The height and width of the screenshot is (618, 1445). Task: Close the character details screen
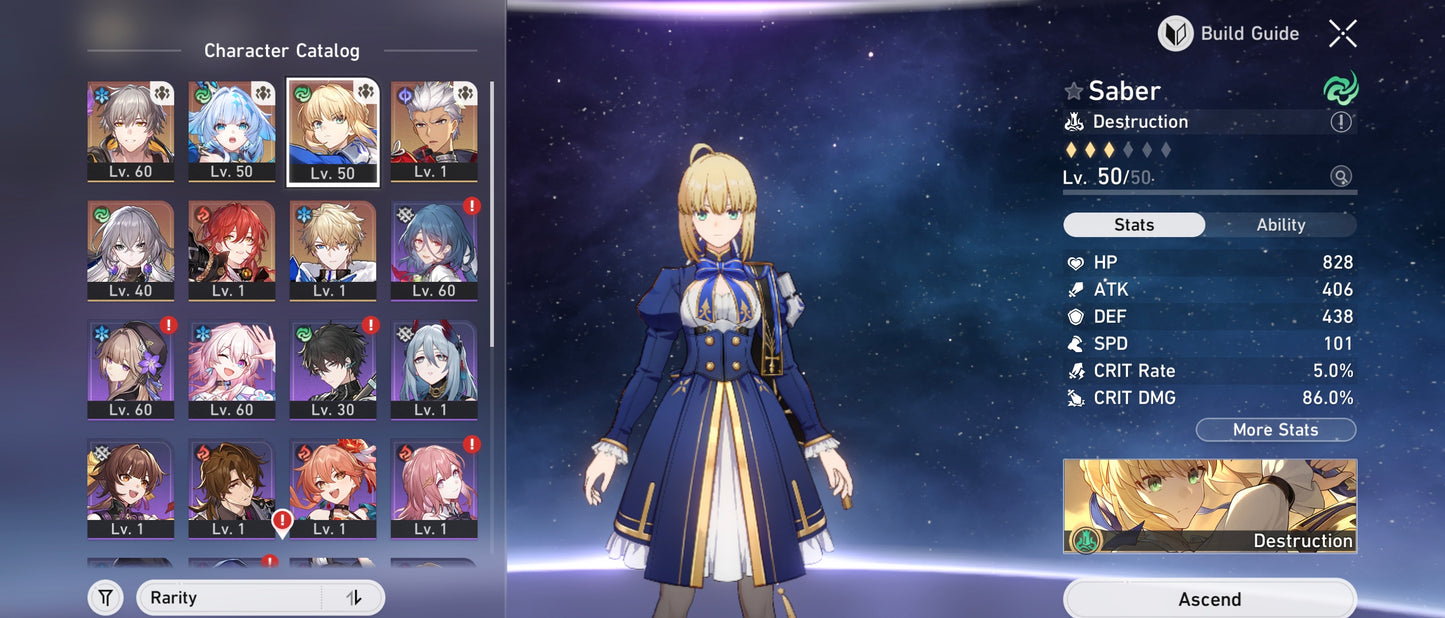(1342, 34)
